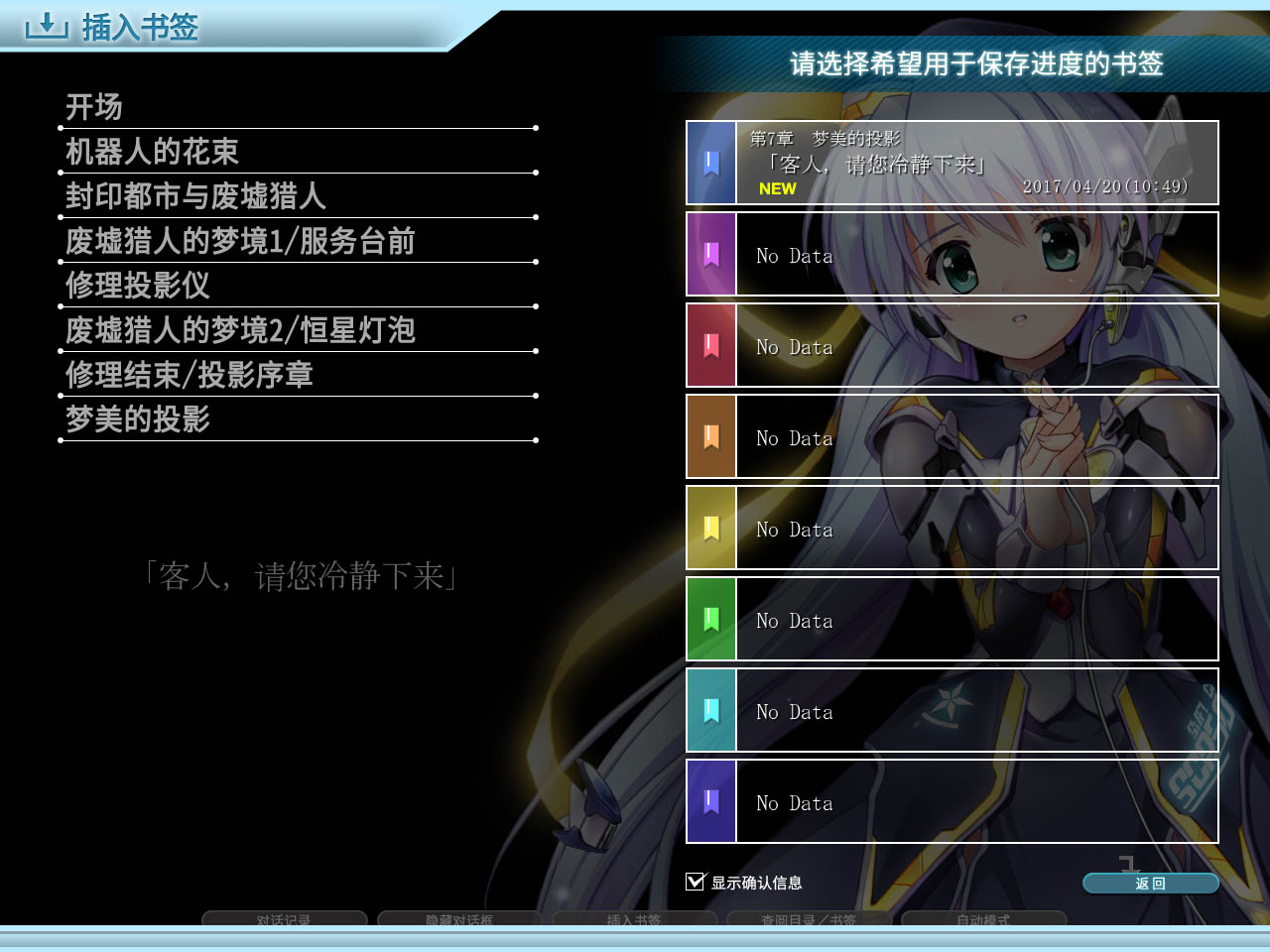This screenshot has height=952, width=1270.
Task: Select the blue bookmark icon on the first save slot
Action: coord(710,162)
